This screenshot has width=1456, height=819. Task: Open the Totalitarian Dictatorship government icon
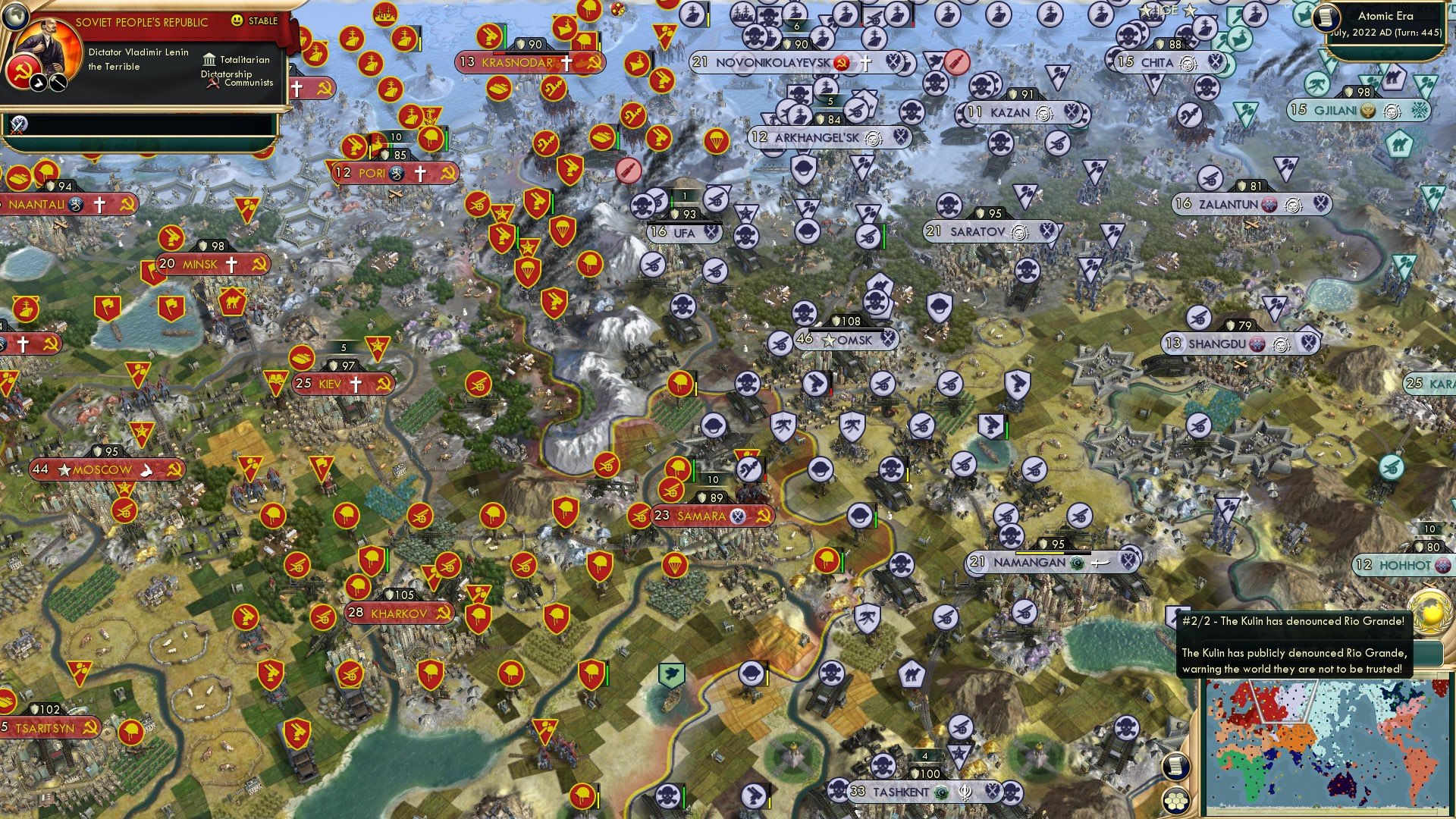click(x=210, y=61)
